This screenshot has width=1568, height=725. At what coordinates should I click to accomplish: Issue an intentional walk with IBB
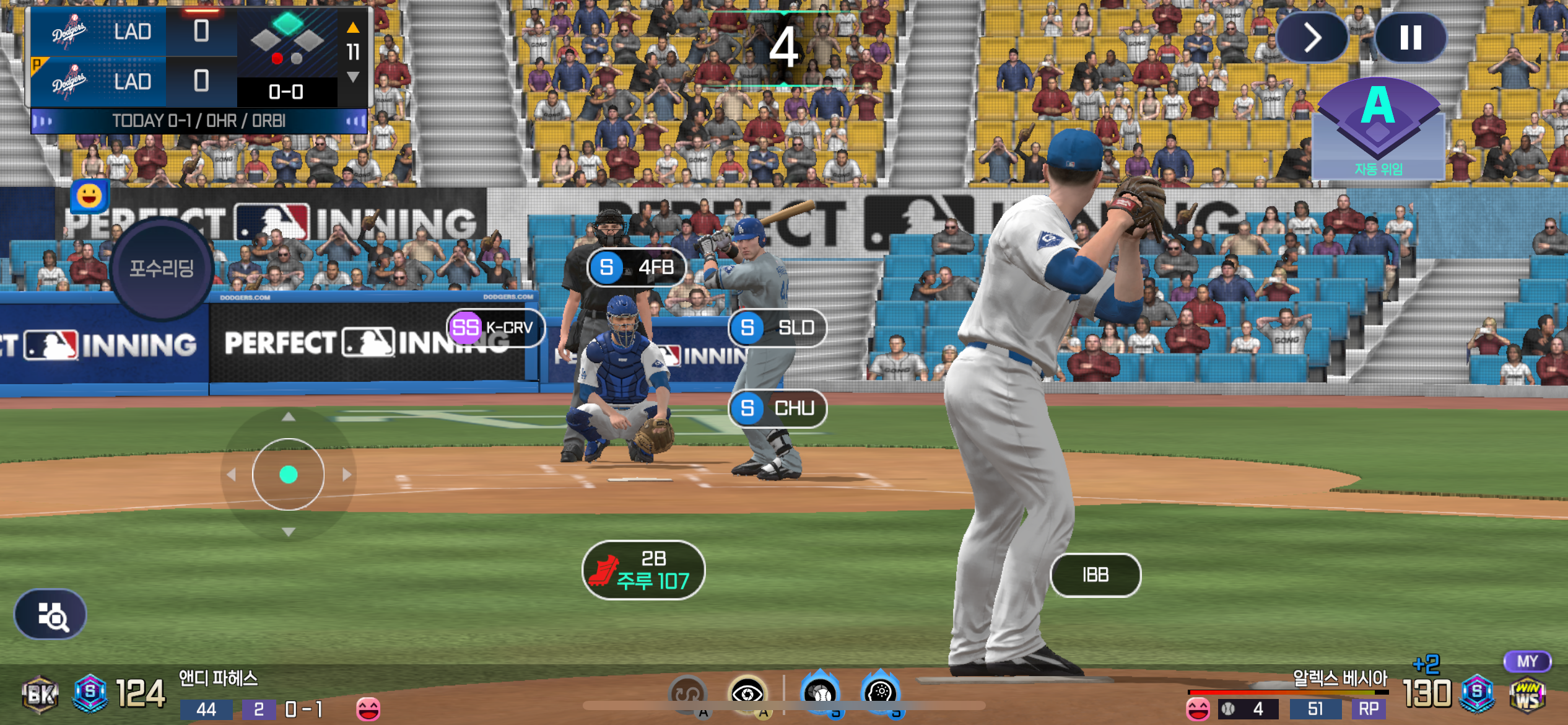coord(1095,575)
